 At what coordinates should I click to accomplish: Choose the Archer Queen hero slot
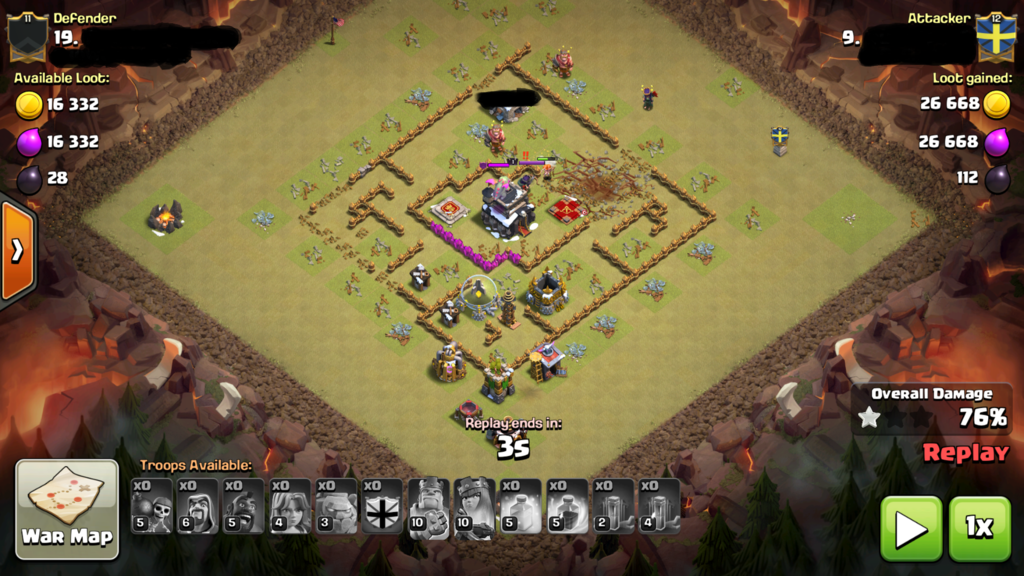[x=474, y=506]
